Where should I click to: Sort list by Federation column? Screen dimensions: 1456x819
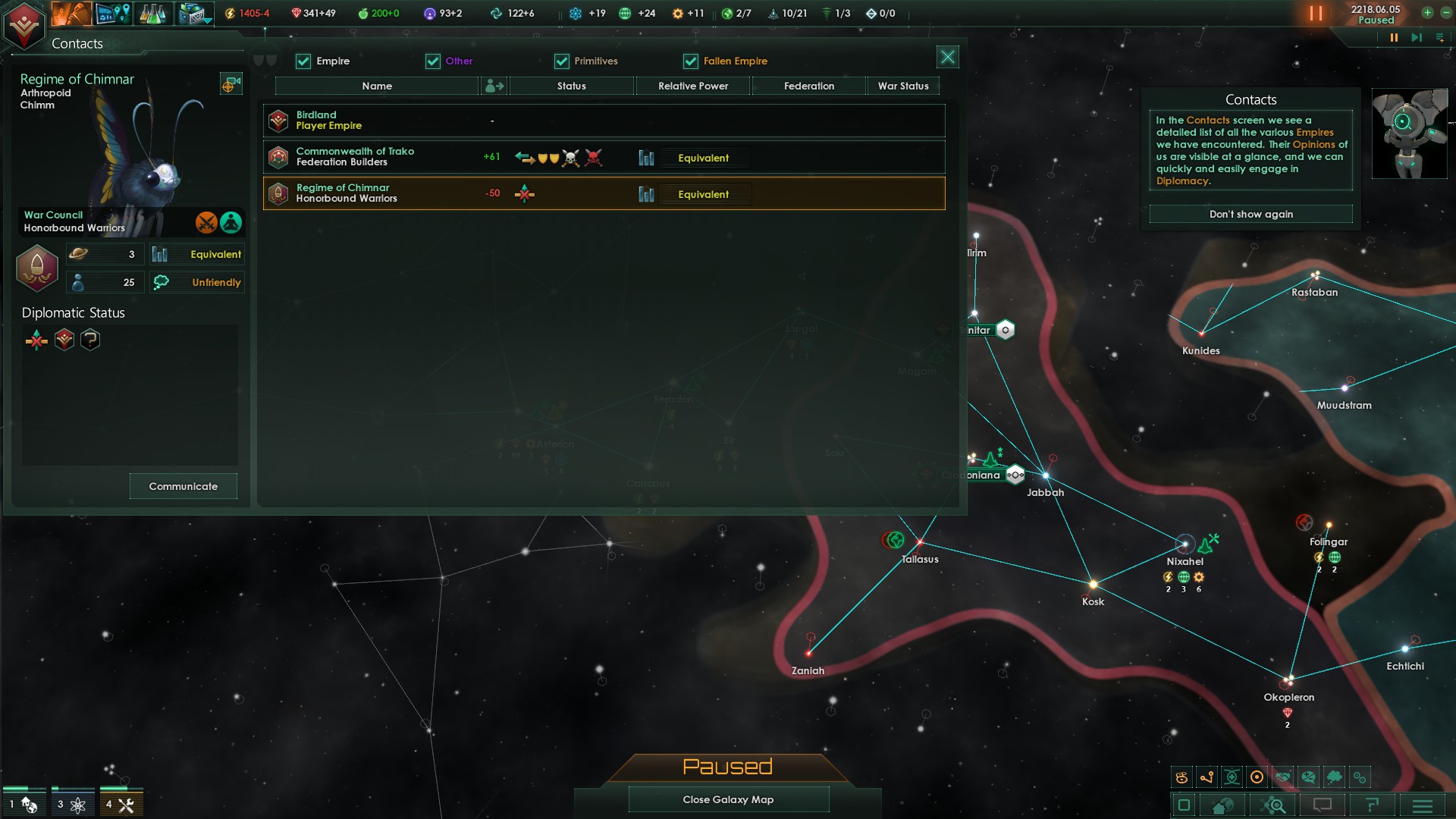(808, 86)
